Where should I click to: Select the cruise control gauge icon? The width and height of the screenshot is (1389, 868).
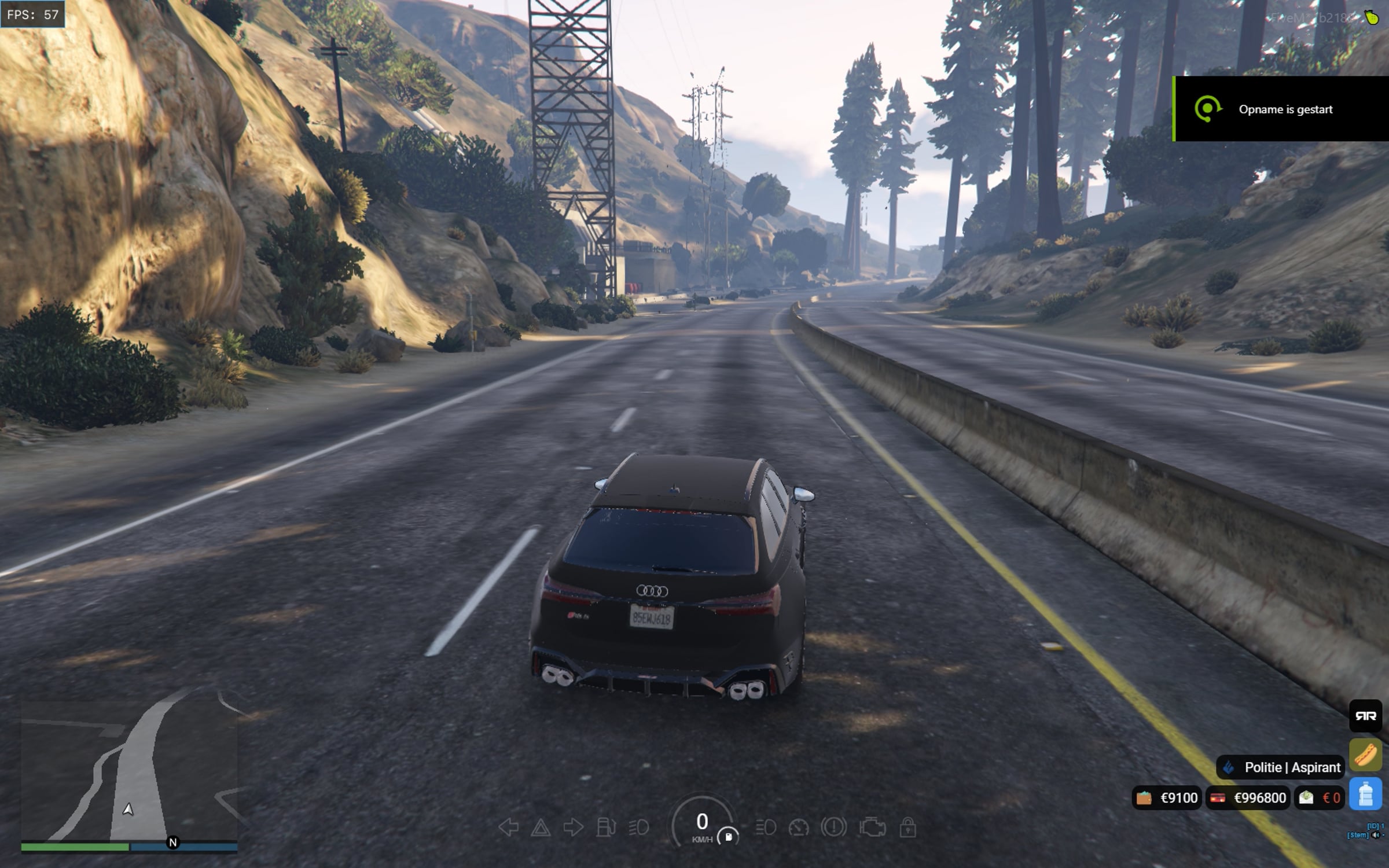coord(799,827)
